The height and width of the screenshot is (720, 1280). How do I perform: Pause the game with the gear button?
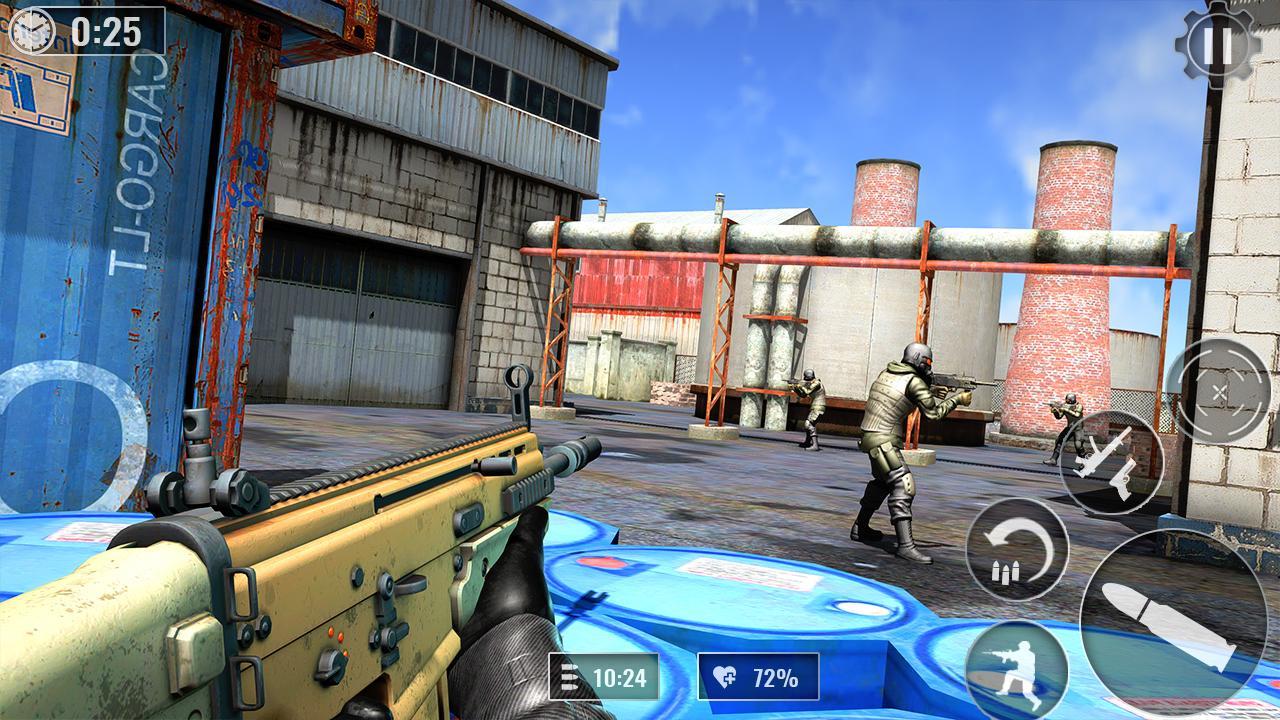coord(1218,44)
